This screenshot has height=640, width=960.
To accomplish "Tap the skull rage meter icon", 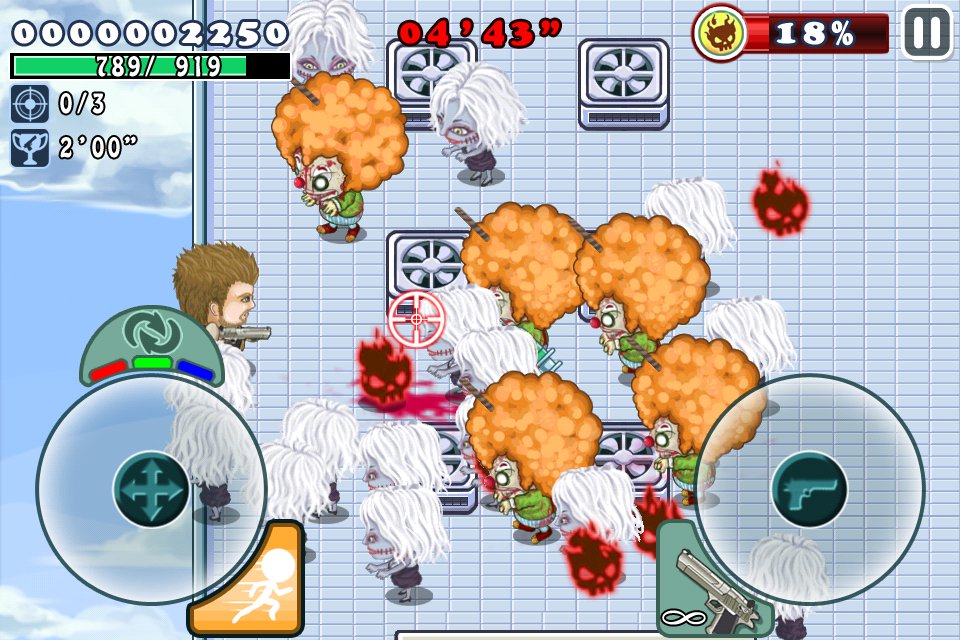I will [720, 33].
